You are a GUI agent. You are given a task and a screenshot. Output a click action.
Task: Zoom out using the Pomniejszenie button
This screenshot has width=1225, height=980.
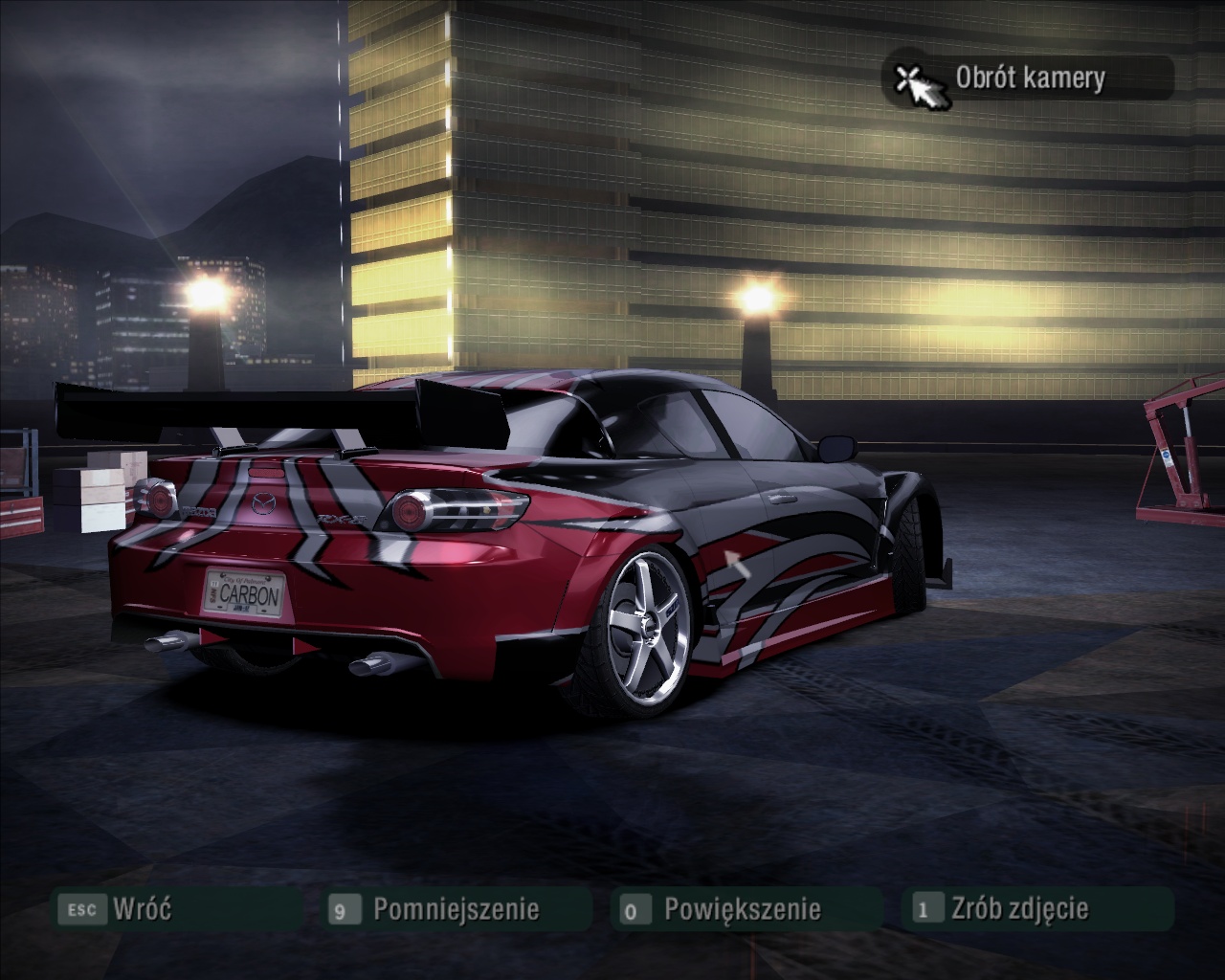point(456,908)
